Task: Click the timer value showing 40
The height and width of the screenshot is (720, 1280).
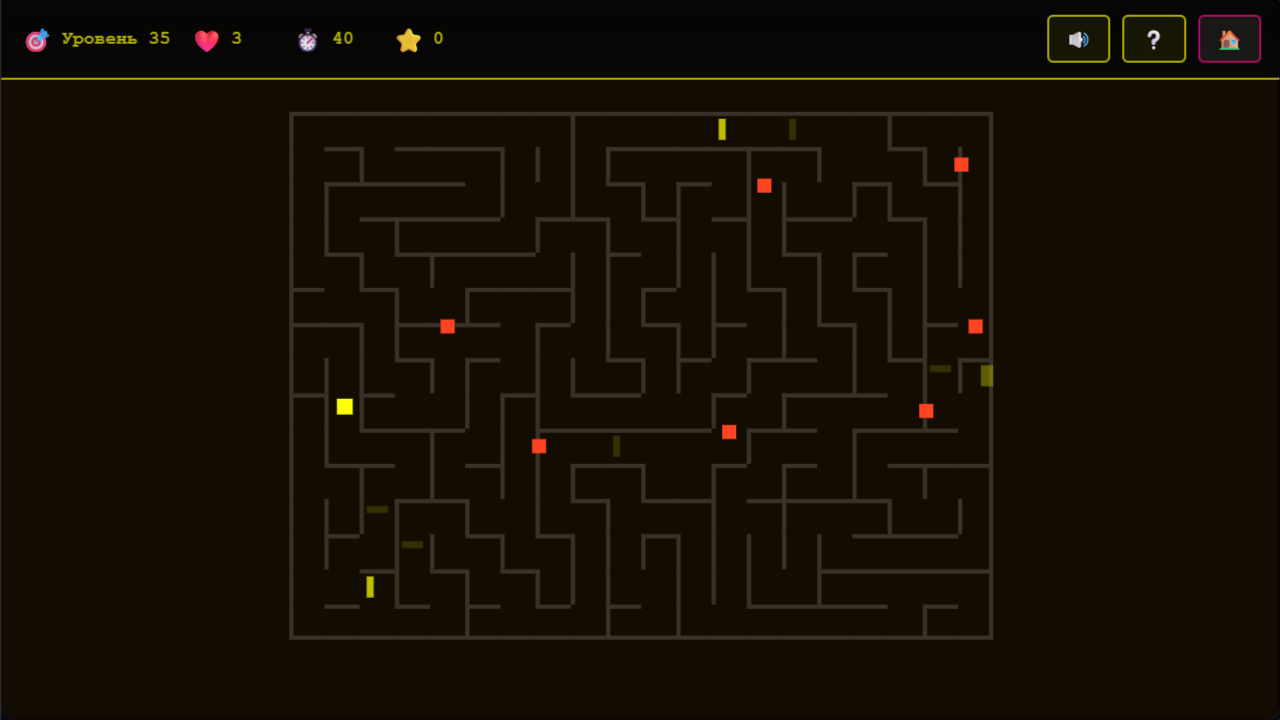Action: (344, 38)
